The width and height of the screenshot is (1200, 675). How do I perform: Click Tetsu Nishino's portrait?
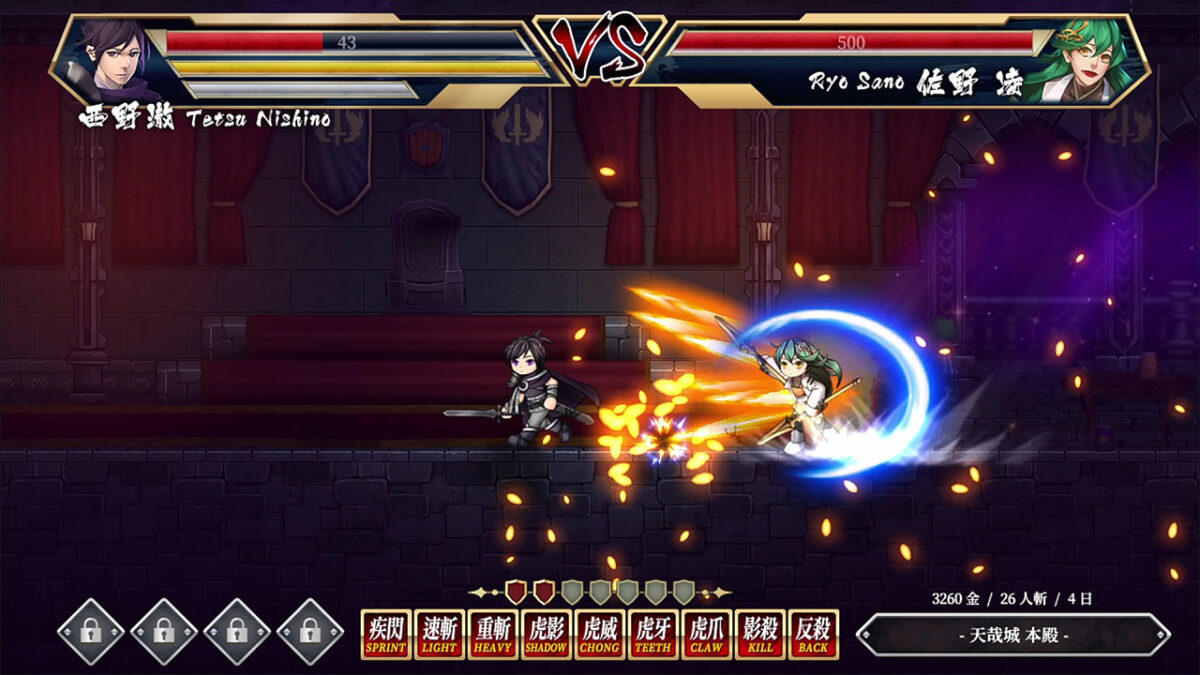pyautogui.click(x=113, y=60)
